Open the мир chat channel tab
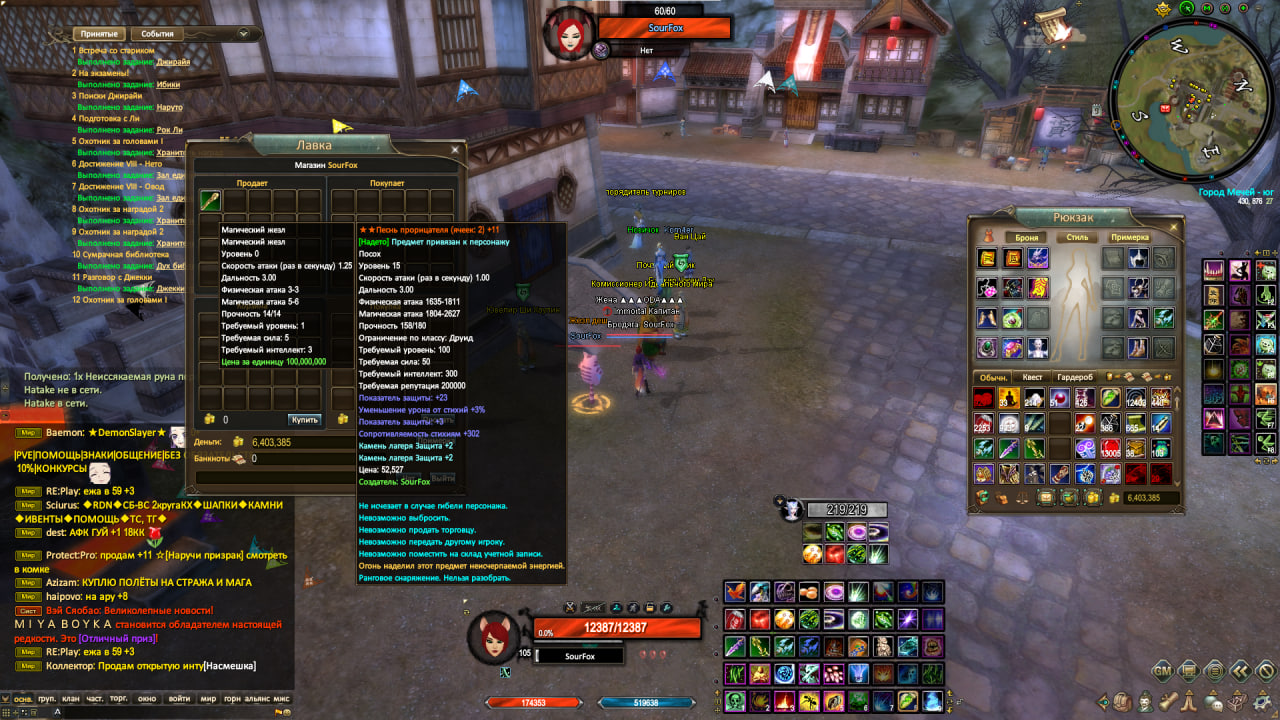The width and height of the screenshot is (1280, 720). point(208,699)
